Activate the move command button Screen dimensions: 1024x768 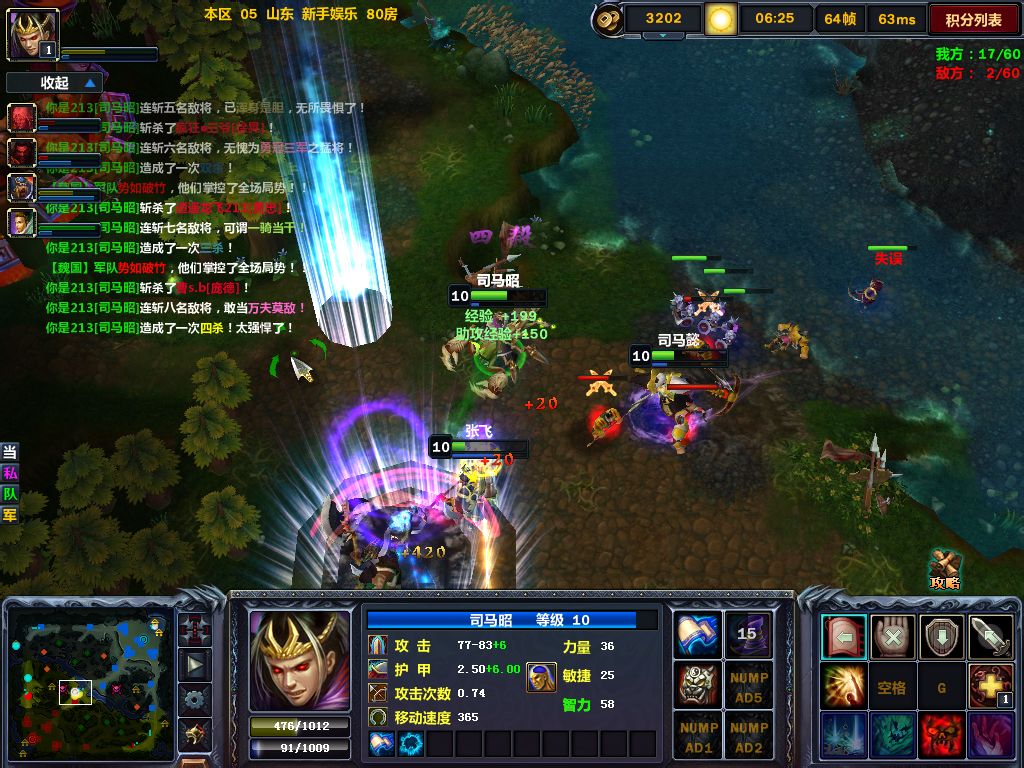coord(843,636)
